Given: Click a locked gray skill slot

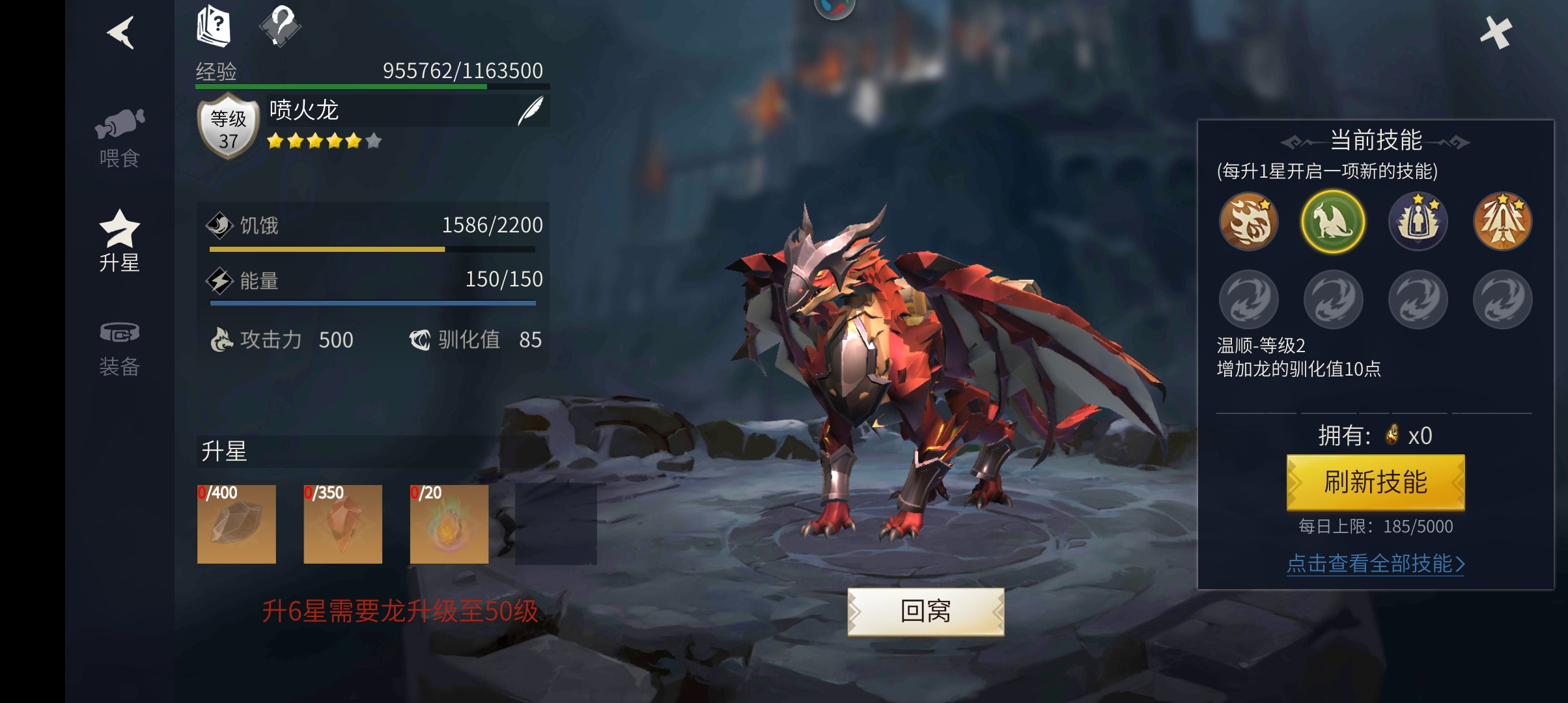Looking at the screenshot, I should [x=1248, y=298].
